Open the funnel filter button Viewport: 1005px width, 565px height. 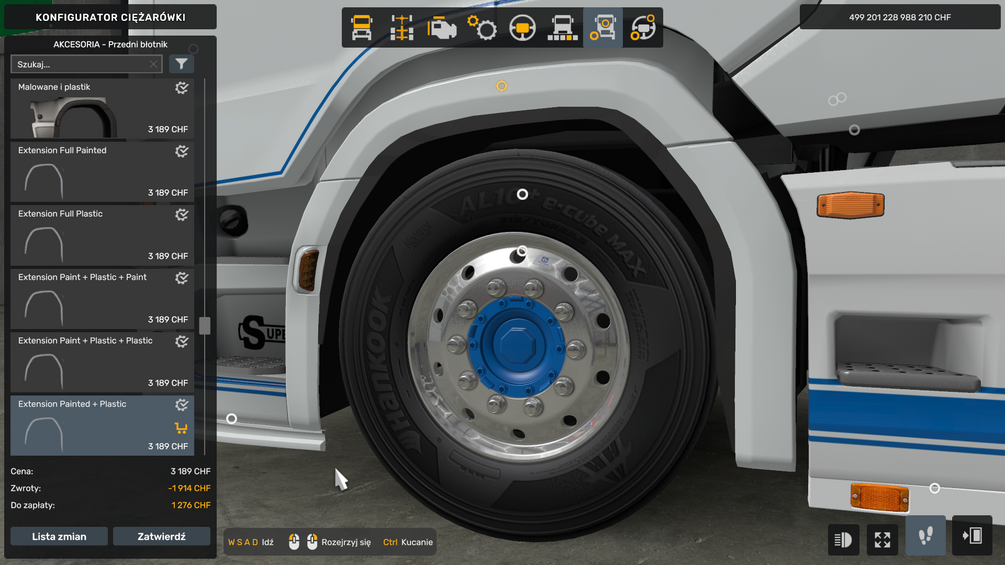point(181,64)
